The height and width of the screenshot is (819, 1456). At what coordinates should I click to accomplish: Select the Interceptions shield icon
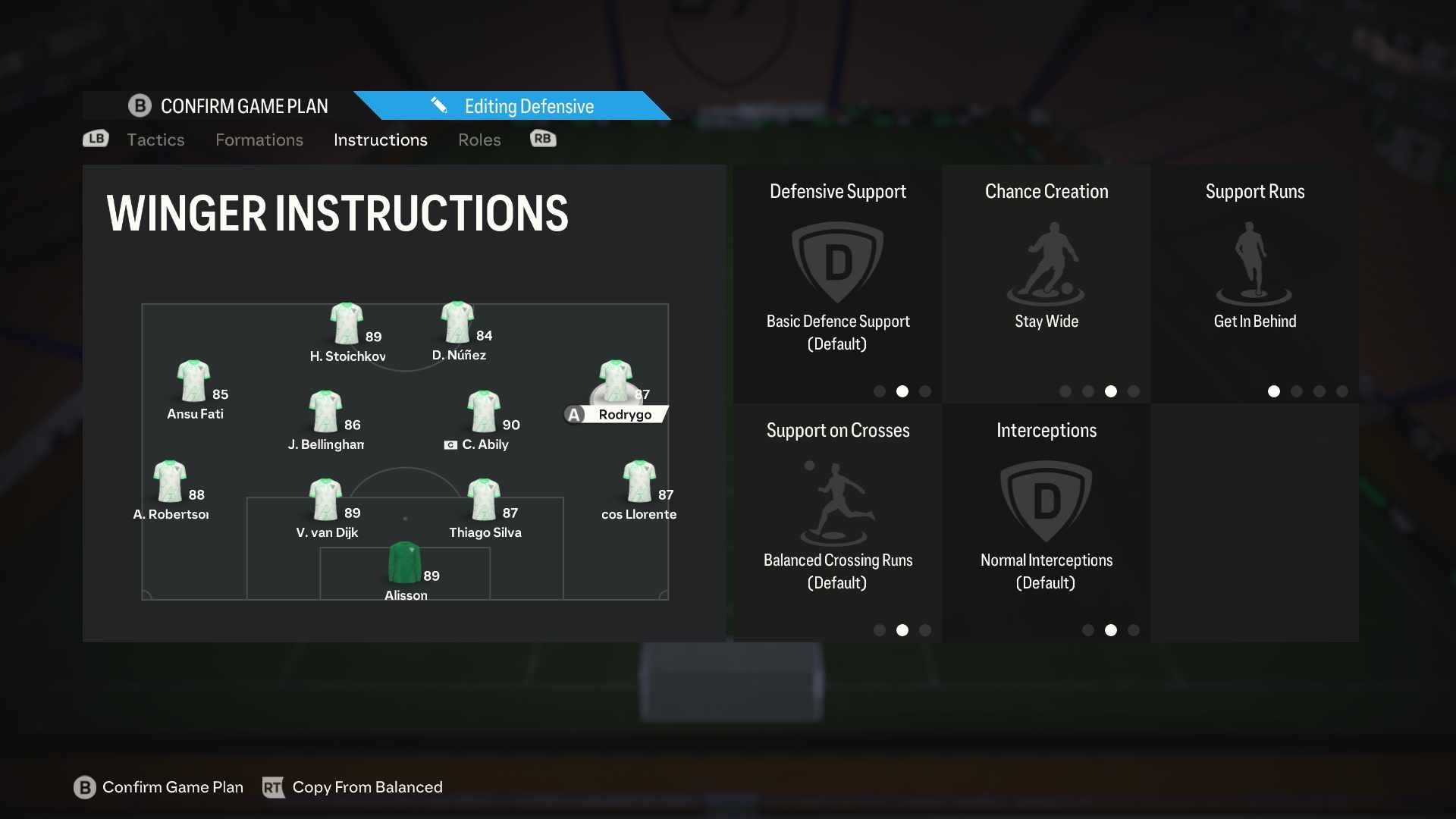[x=1046, y=500]
